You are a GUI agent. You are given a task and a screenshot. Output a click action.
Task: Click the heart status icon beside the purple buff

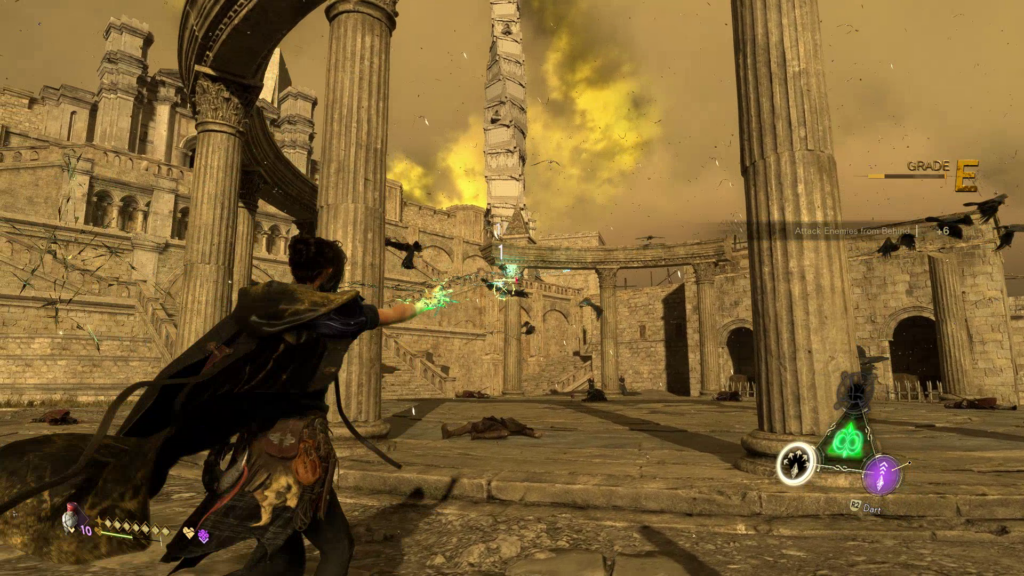[187, 534]
